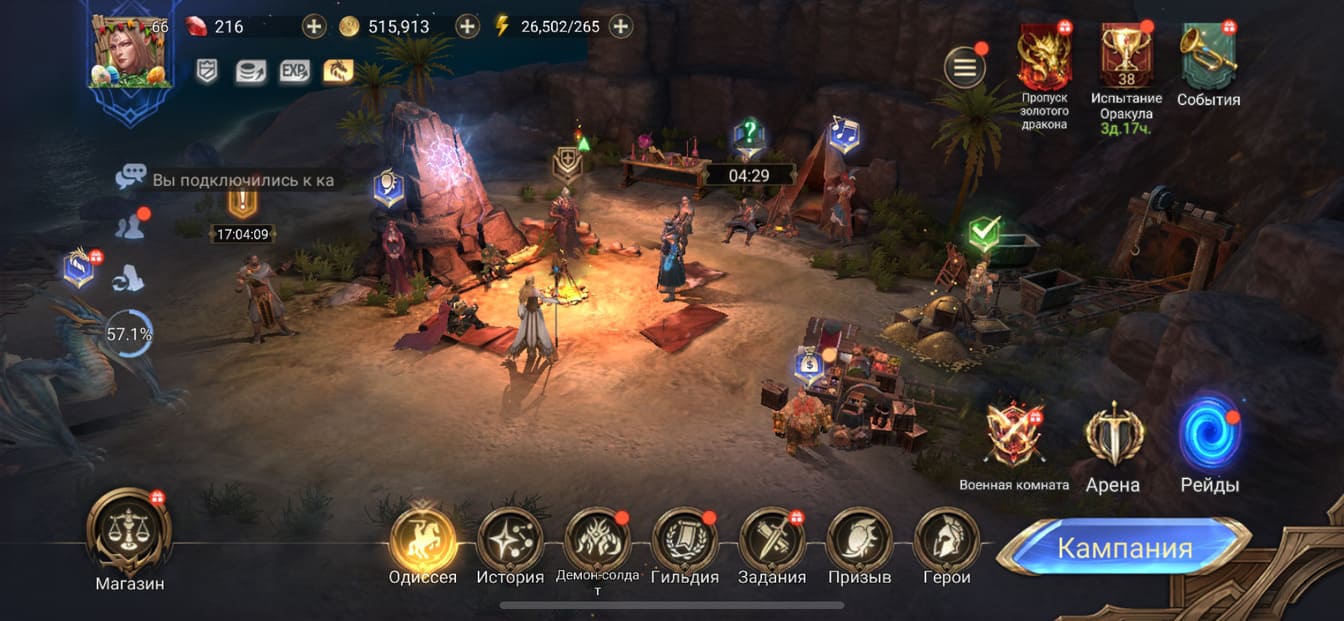Open the Арена arena
This screenshot has height=621, width=1344.
pos(1113,434)
